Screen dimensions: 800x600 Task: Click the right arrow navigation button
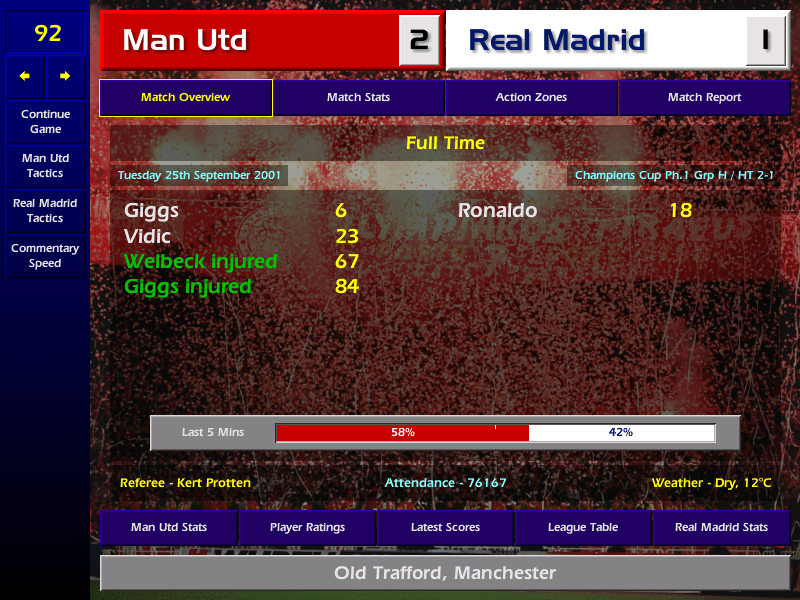click(x=65, y=76)
